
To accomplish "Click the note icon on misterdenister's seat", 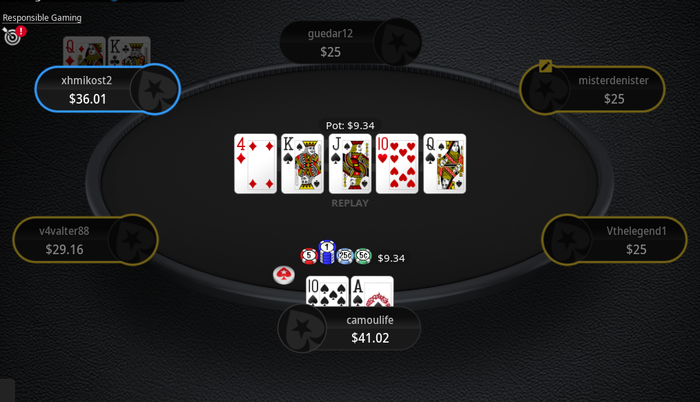I will pyautogui.click(x=545, y=66).
